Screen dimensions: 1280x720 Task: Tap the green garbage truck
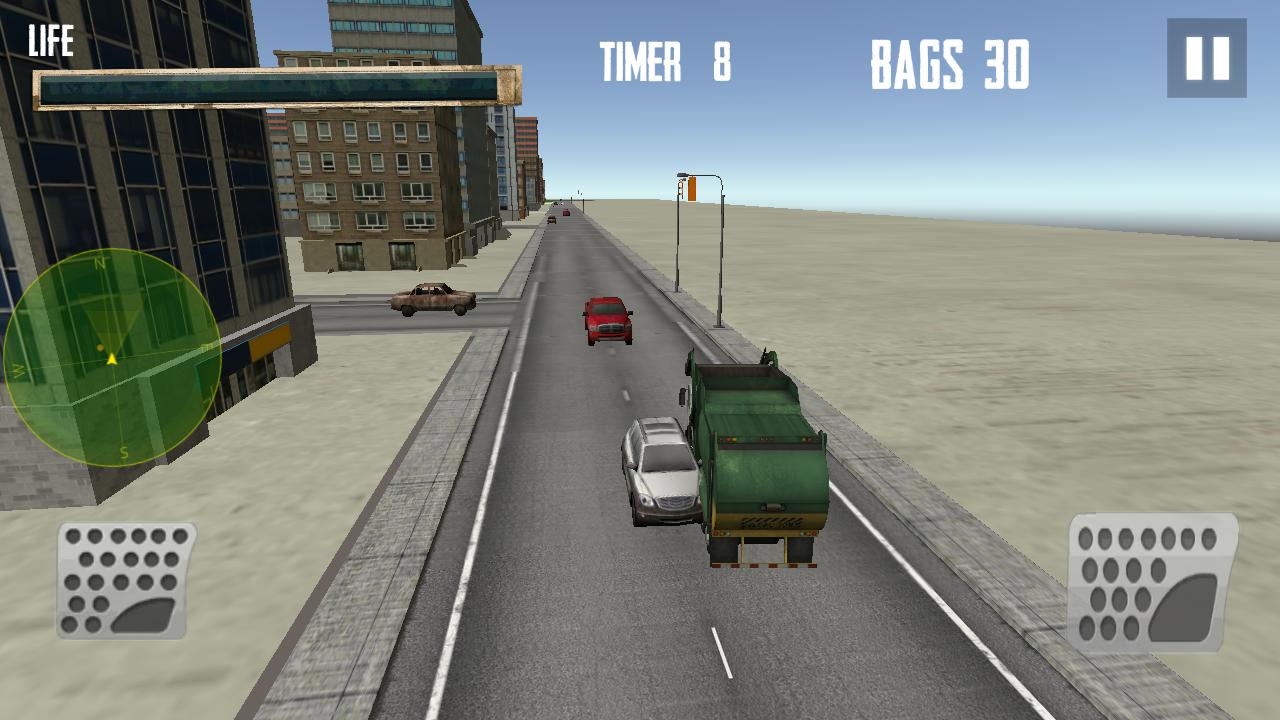coord(762,450)
